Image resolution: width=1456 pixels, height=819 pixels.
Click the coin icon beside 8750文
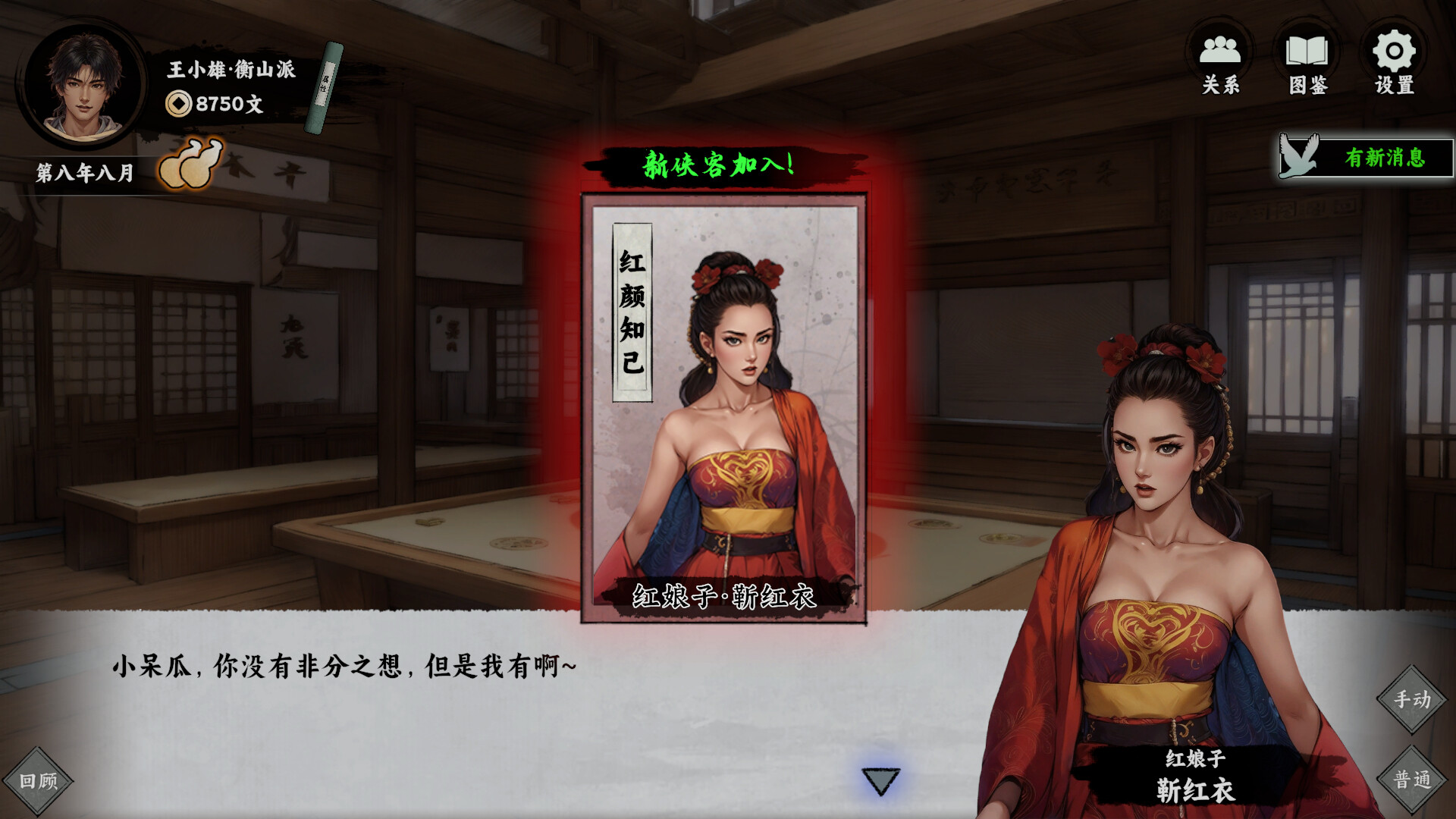(180, 104)
